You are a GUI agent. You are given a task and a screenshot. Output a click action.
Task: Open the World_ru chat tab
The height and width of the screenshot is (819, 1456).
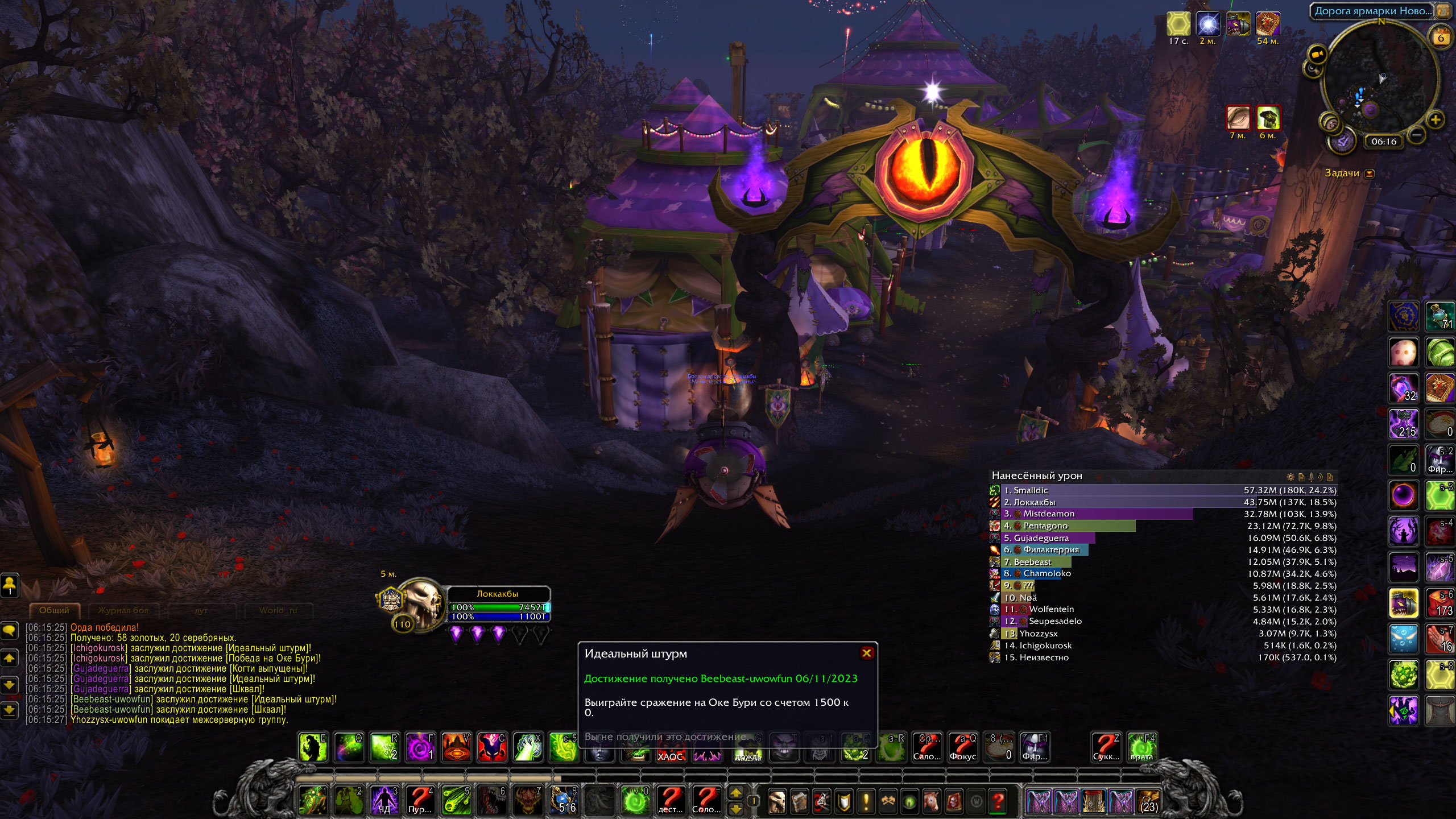click(x=278, y=610)
